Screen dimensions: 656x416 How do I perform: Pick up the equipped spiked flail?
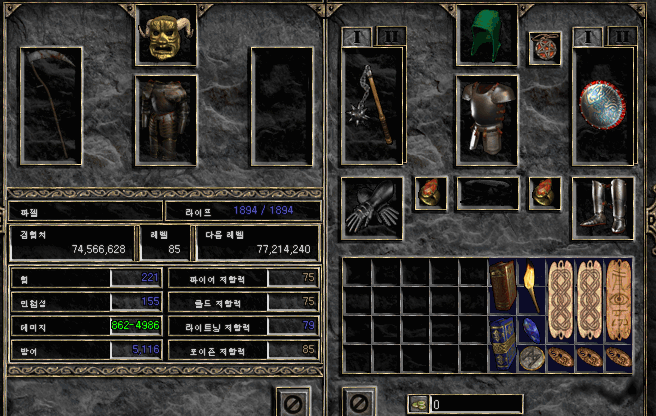[x=372, y=105]
